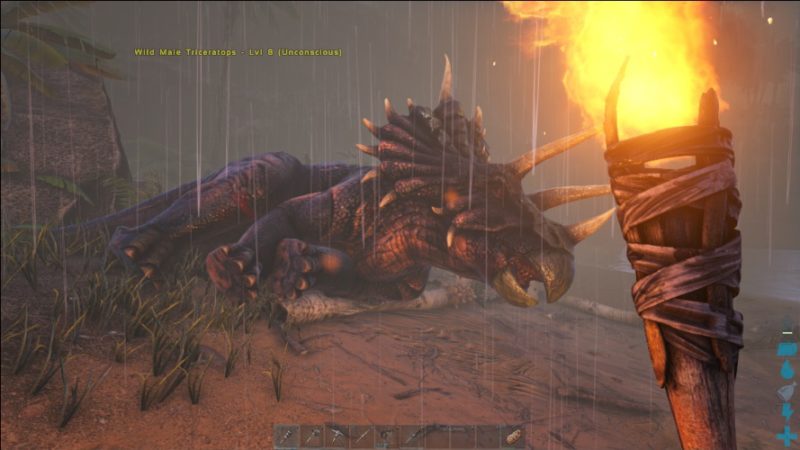
Task: Select the torch hotbar slot
Action: (x=287, y=436)
